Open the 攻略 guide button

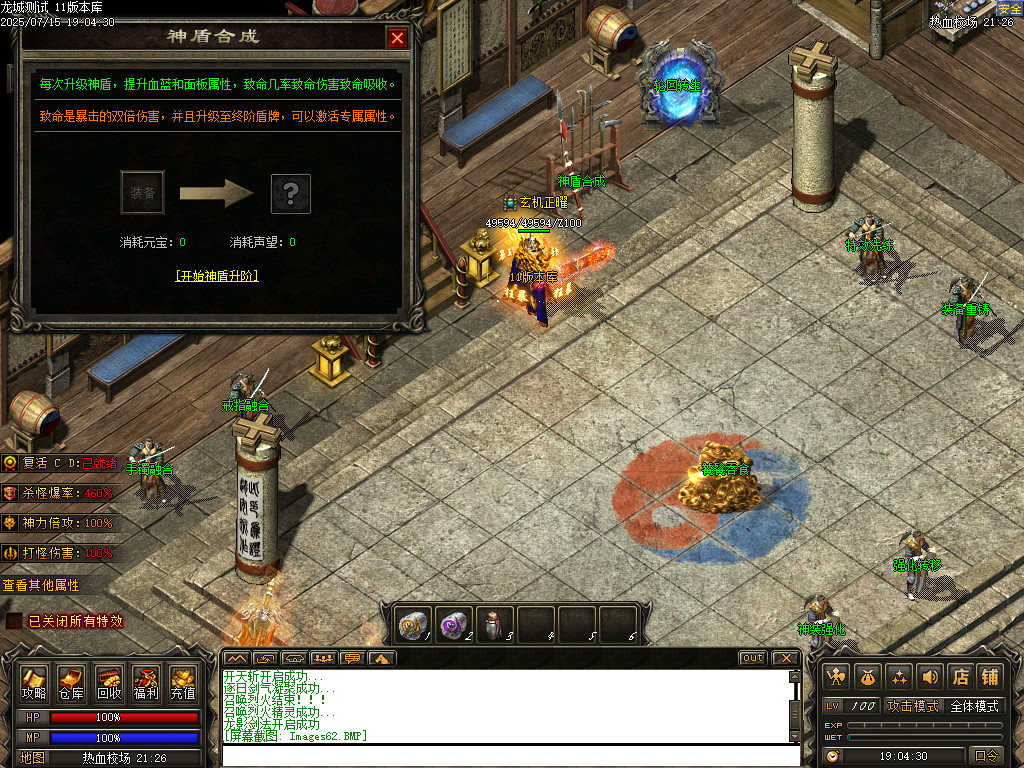tap(34, 682)
